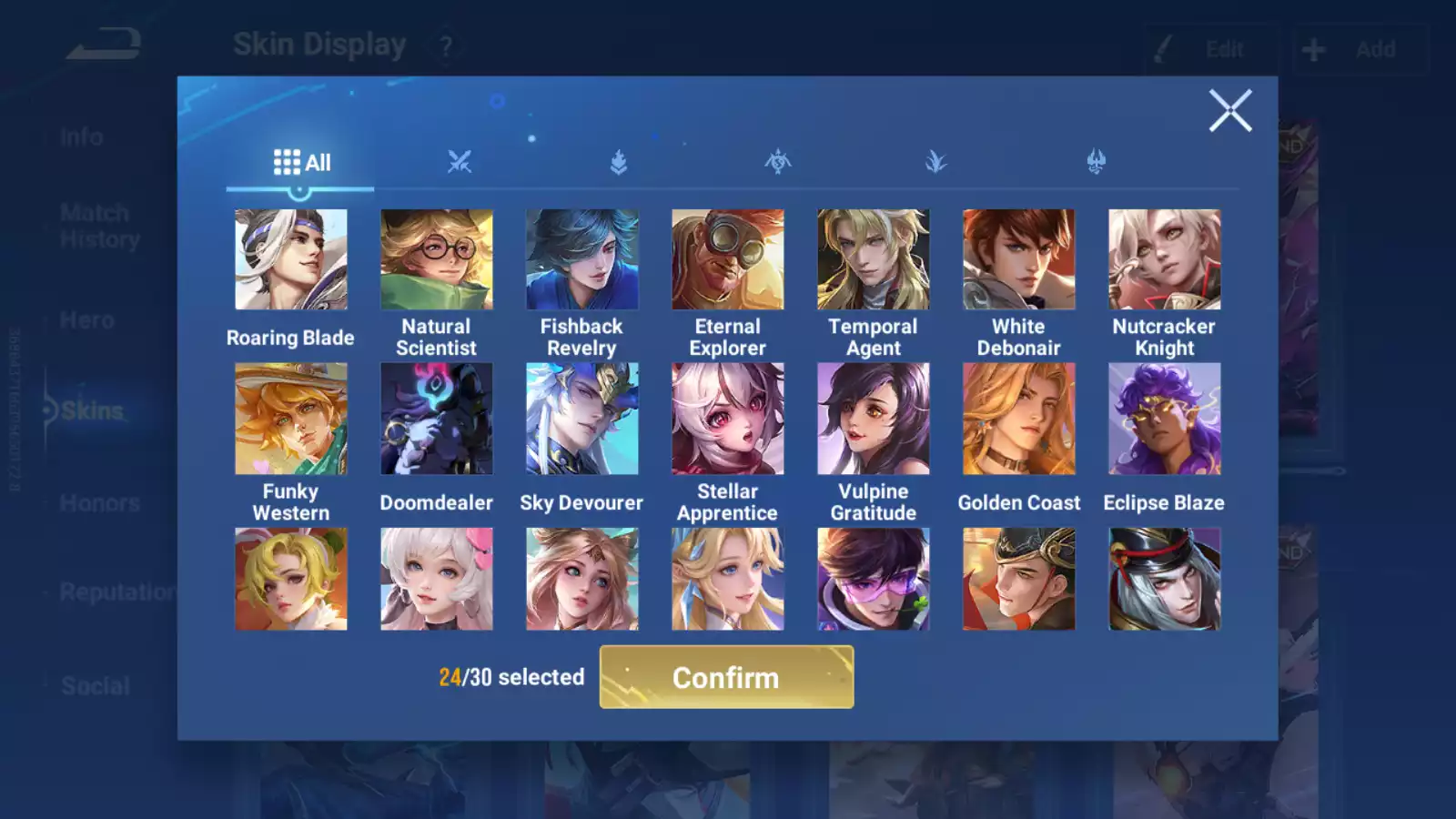Select the Sky Devourer skin thumbnail
The height and width of the screenshot is (819, 1456).
pos(582,418)
